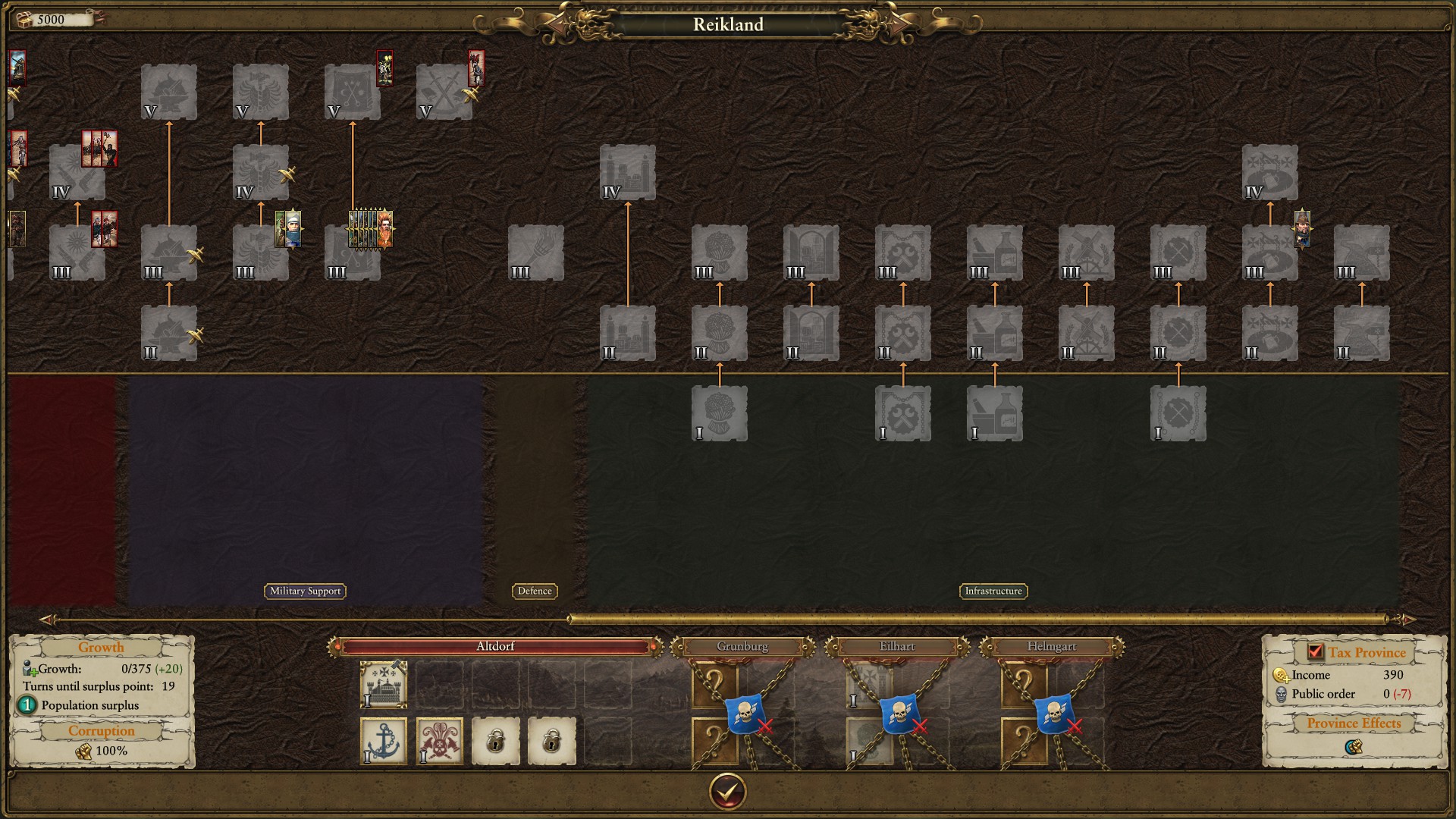Click the red skull-and-plumes building slot
Viewport: 1456px width, 819px height.
(440, 741)
